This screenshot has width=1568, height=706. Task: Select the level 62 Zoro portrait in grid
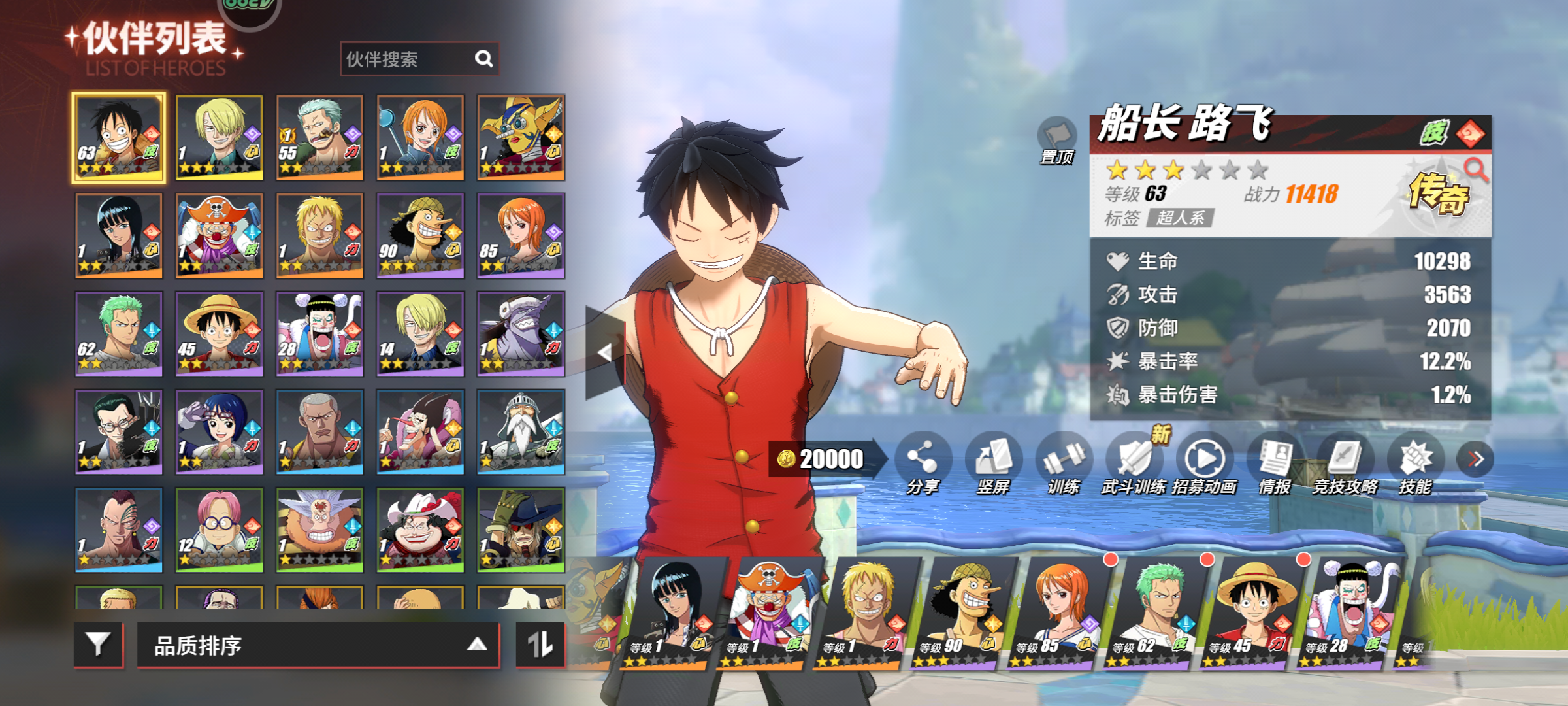click(x=119, y=334)
